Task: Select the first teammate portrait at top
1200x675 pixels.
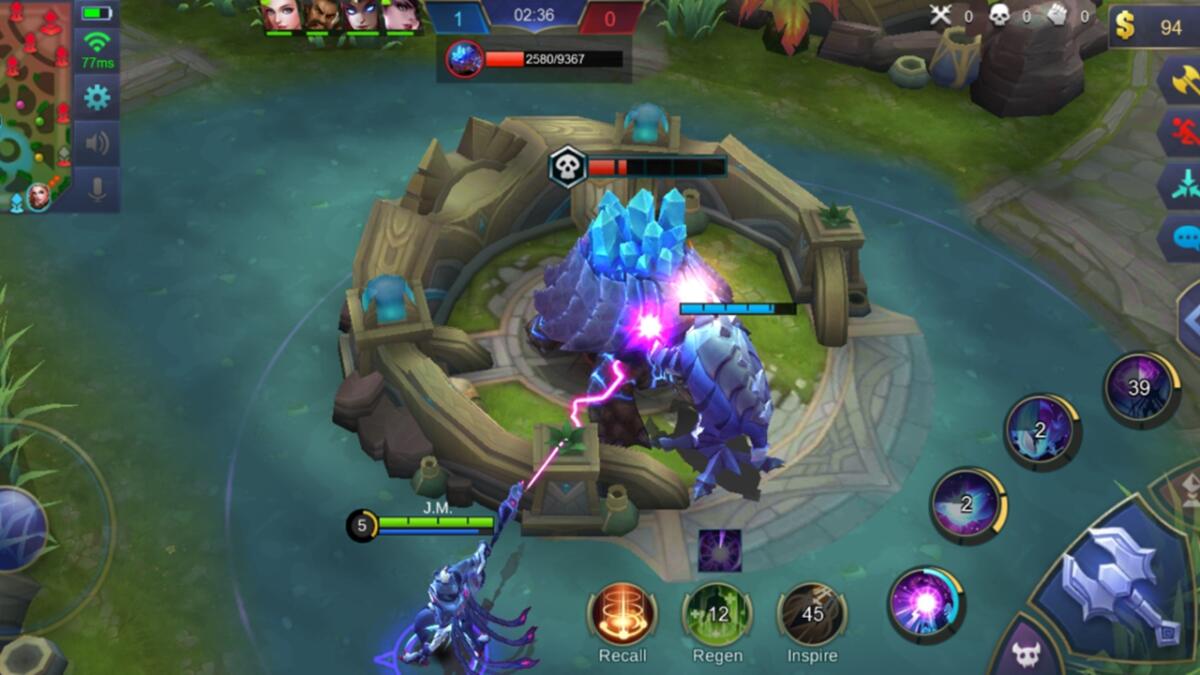Action: [281, 16]
